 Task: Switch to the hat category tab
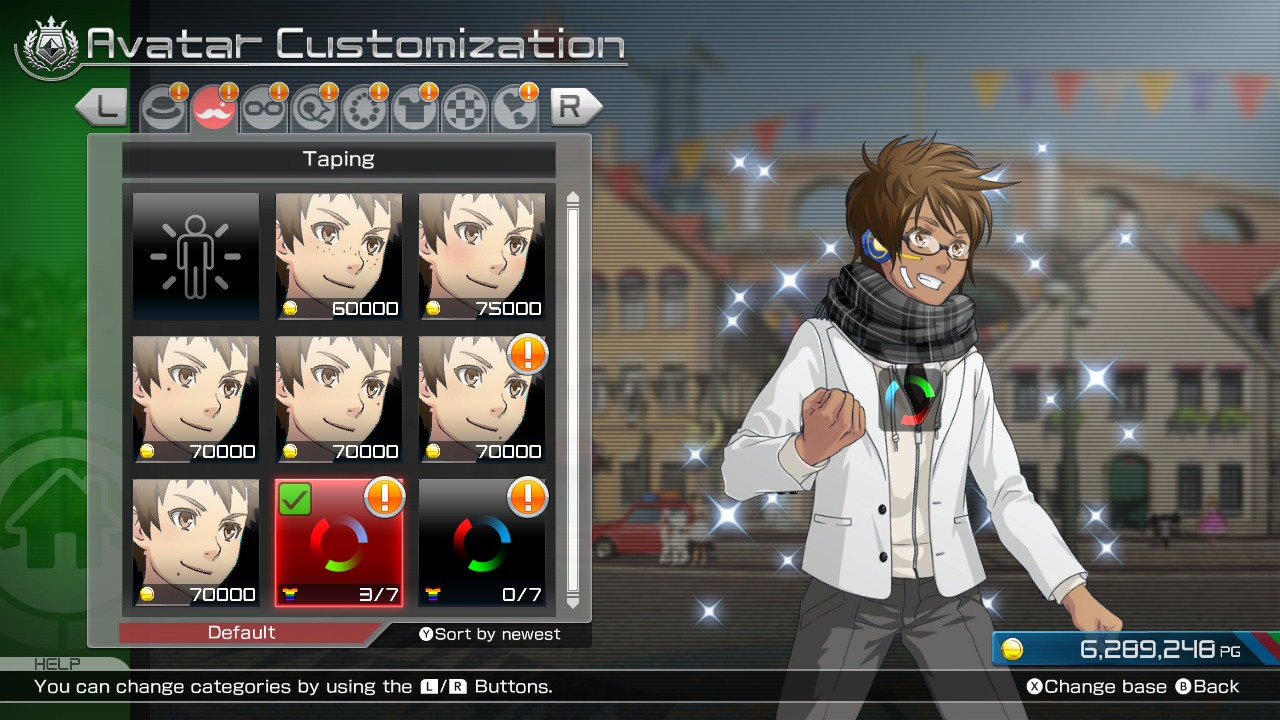(x=163, y=109)
